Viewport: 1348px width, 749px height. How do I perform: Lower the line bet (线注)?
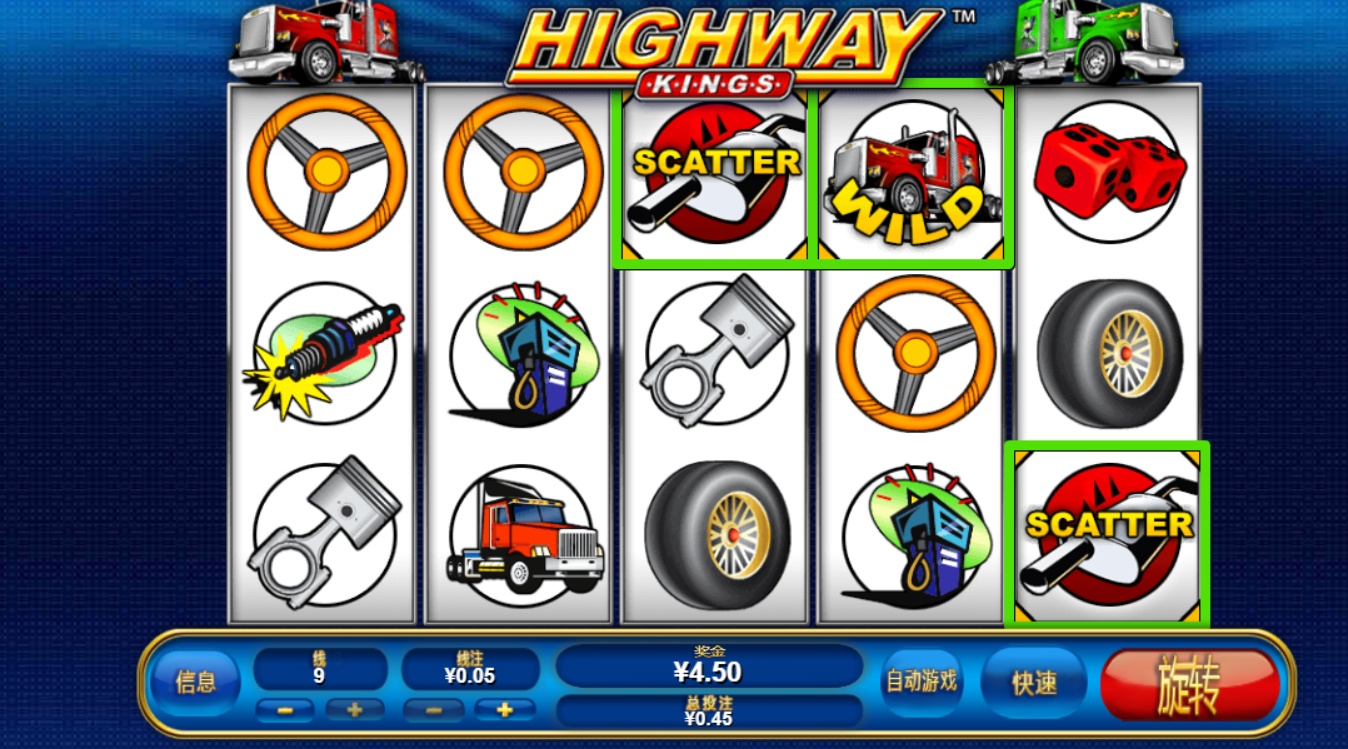tap(432, 710)
